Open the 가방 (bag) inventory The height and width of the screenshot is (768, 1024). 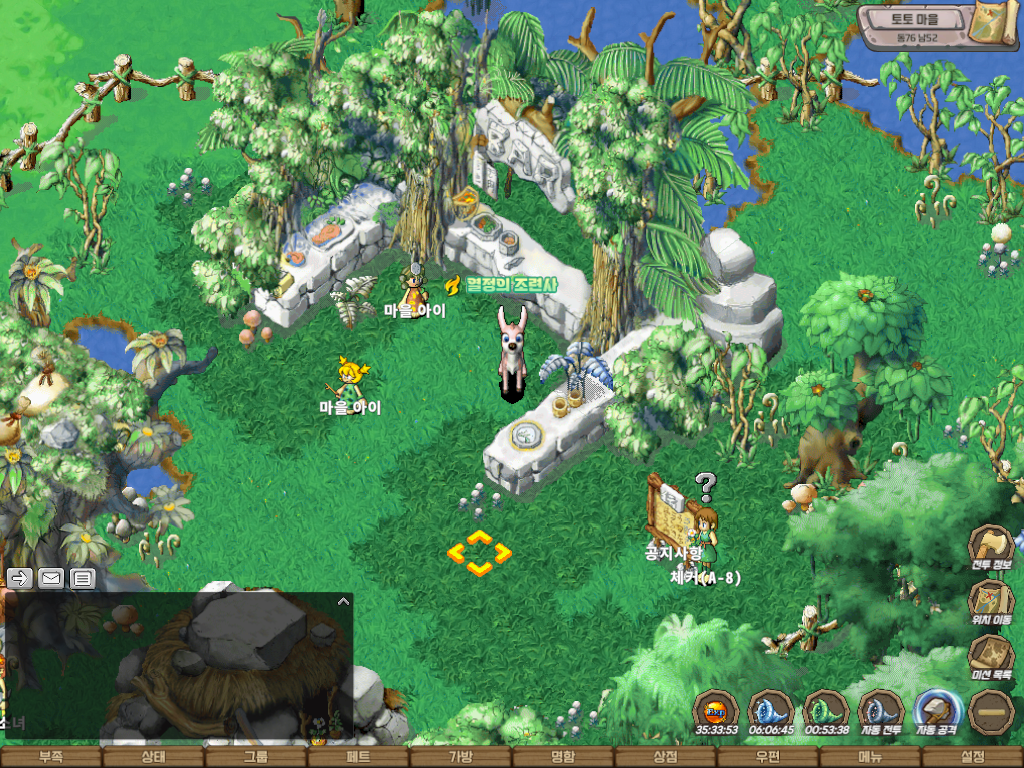click(x=461, y=757)
